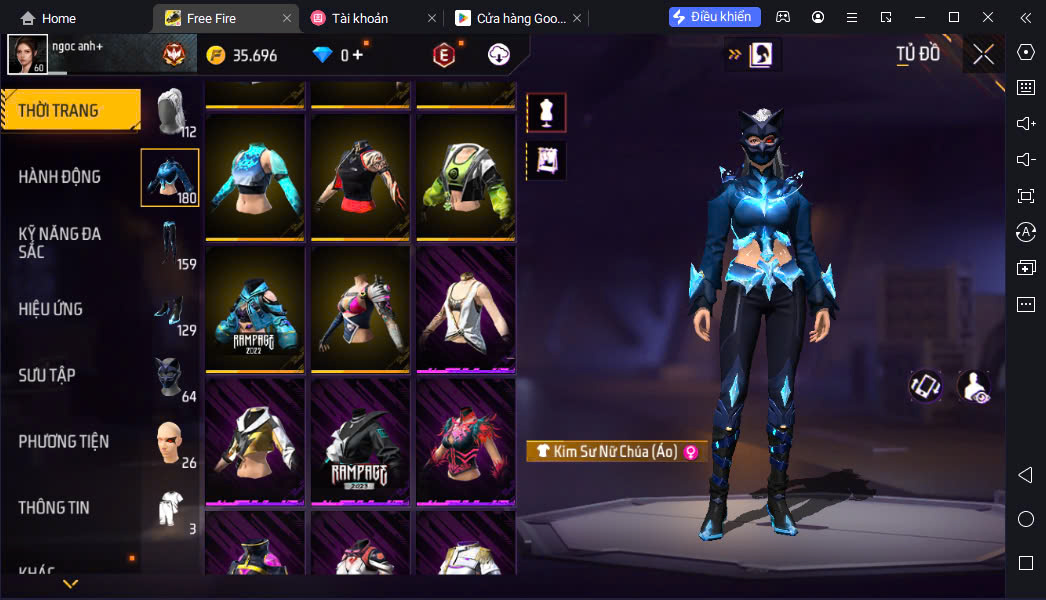The width and height of the screenshot is (1046, 600).
Task: Switch to the Cửa hàng Google Play tab
Action: [x=510, y=18]
